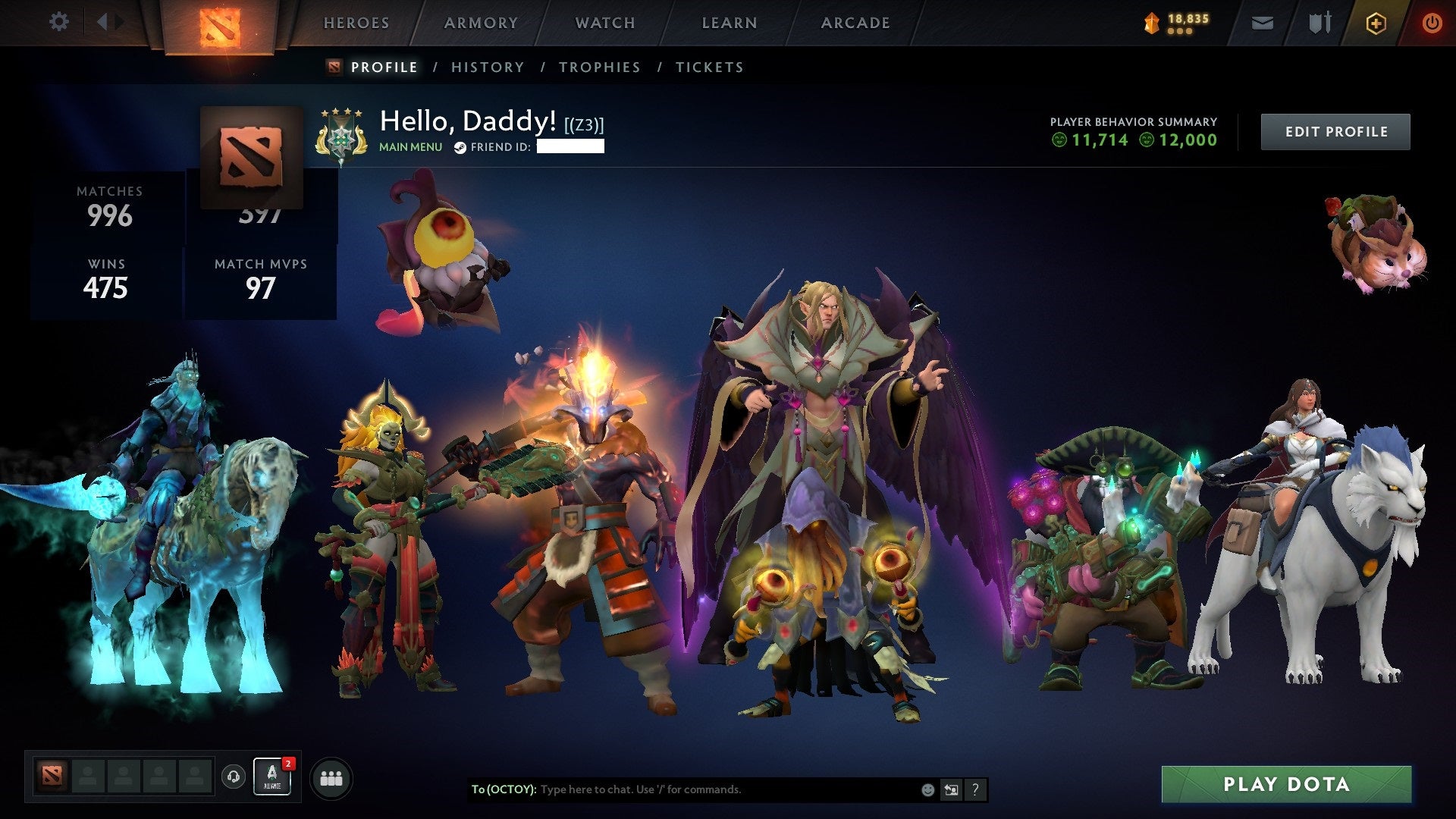This screenshot has width=1456, height=819.
Task: Open the settings gear in top left
Action: point(58,23)
